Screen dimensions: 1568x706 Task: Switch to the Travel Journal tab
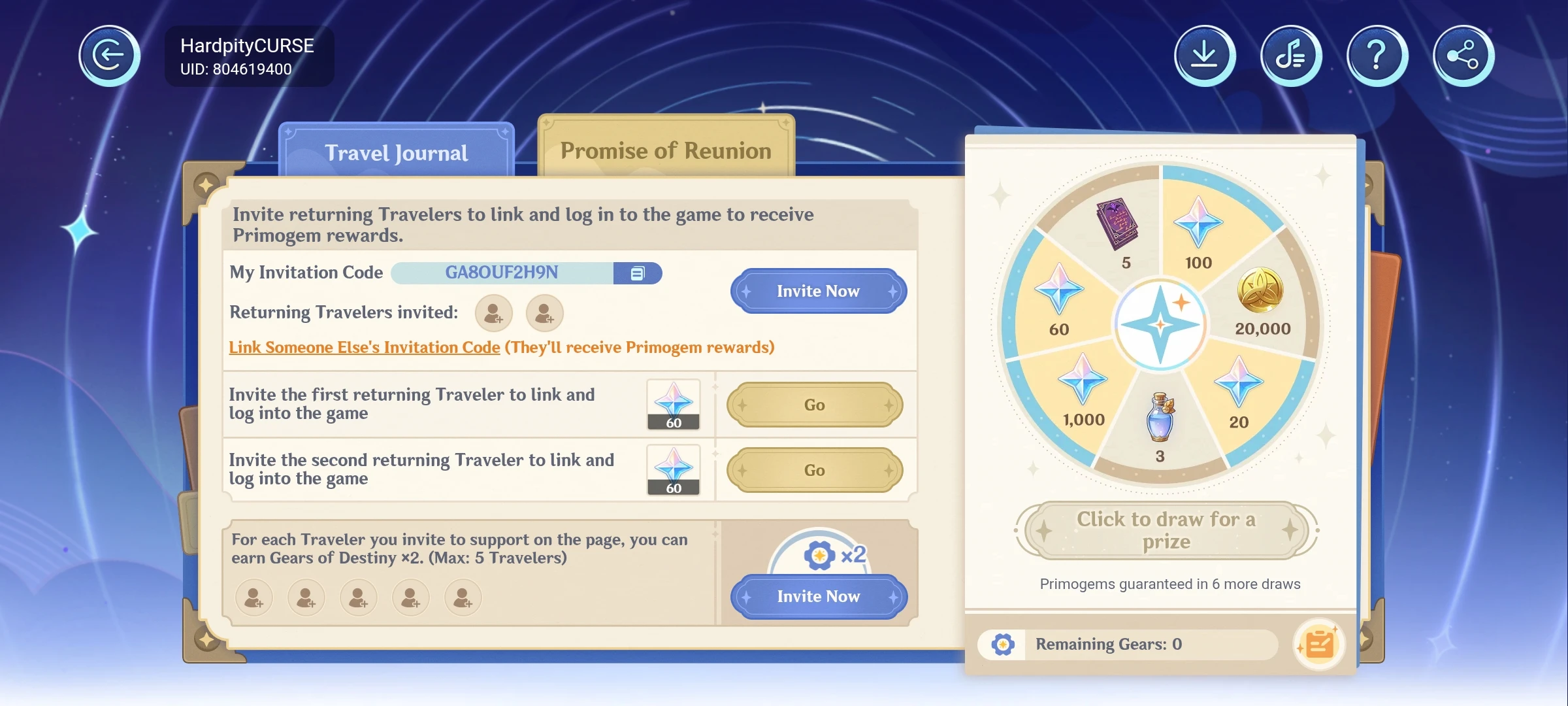(396, 152)
